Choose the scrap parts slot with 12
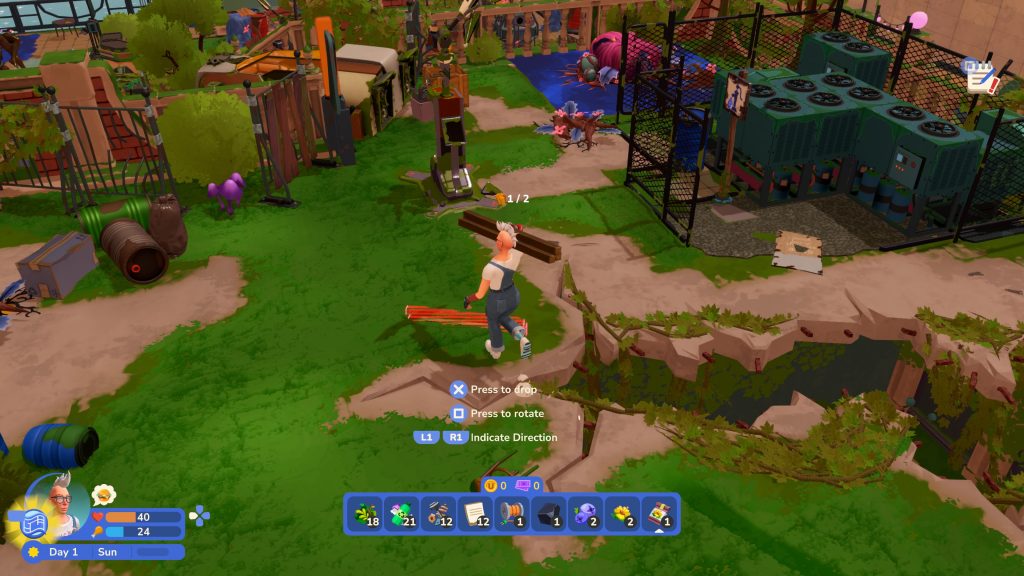This screenshot has height=576, width=1024. pos(438,514)
